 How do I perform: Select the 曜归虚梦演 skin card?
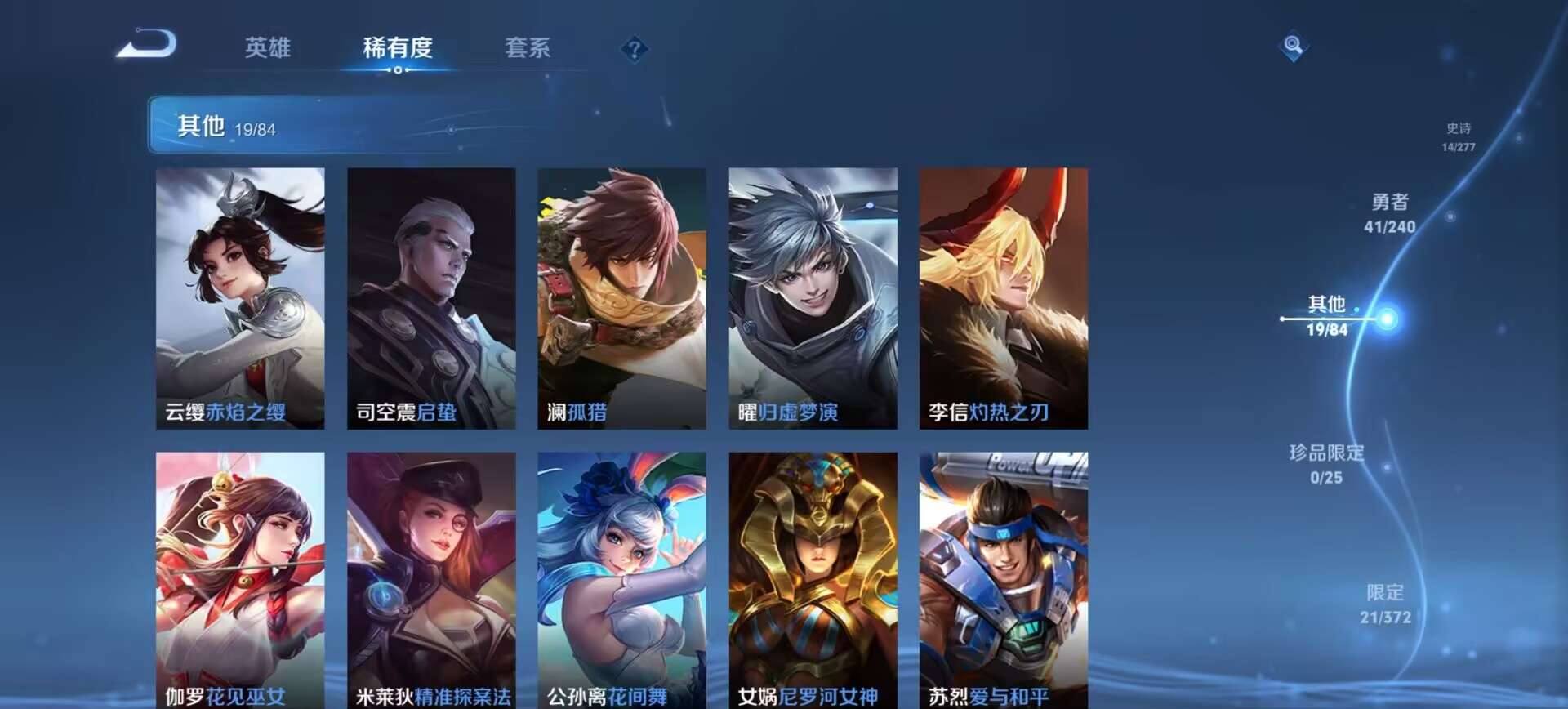[x=813, y=294]
